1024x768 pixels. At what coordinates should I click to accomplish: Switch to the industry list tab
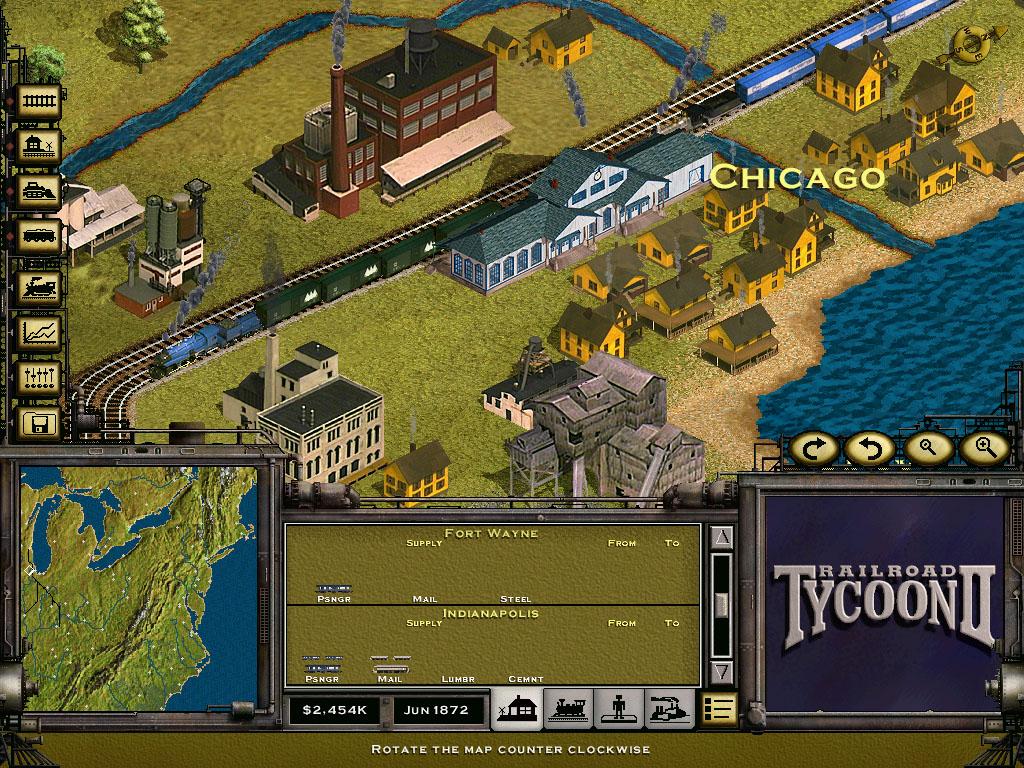click(669, 708)
